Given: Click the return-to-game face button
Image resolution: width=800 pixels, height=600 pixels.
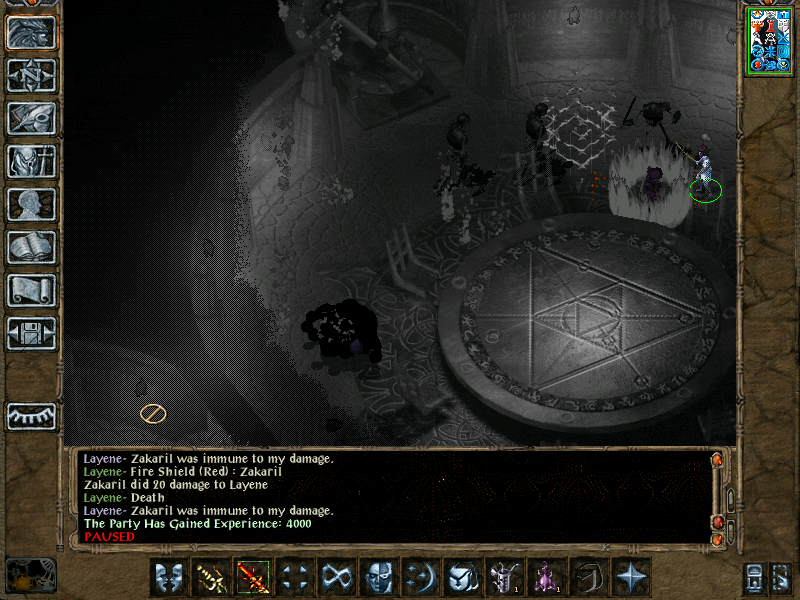Looking at the screenshot, I should [31, 32].
